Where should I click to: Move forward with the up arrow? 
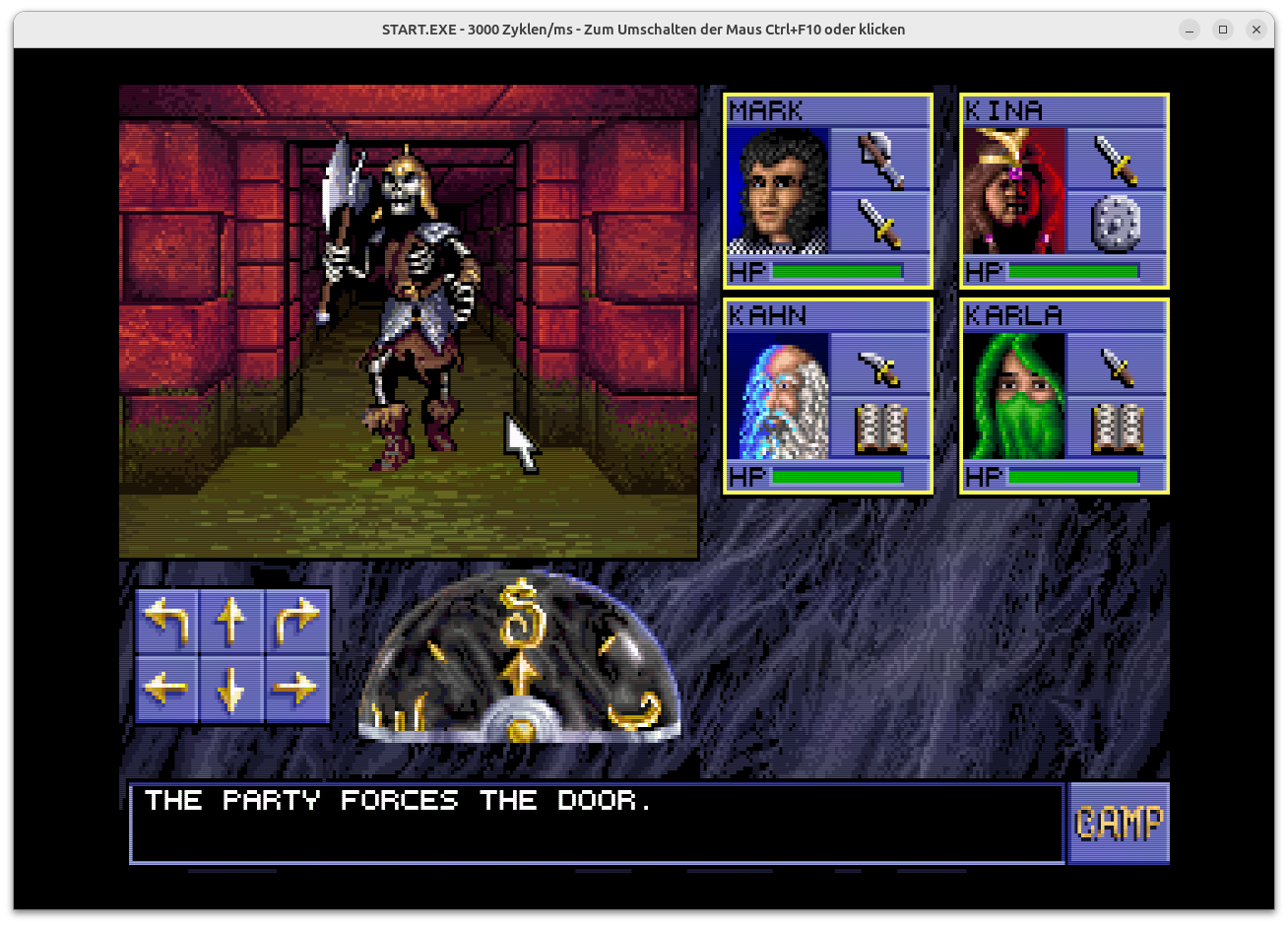point(231,621)
